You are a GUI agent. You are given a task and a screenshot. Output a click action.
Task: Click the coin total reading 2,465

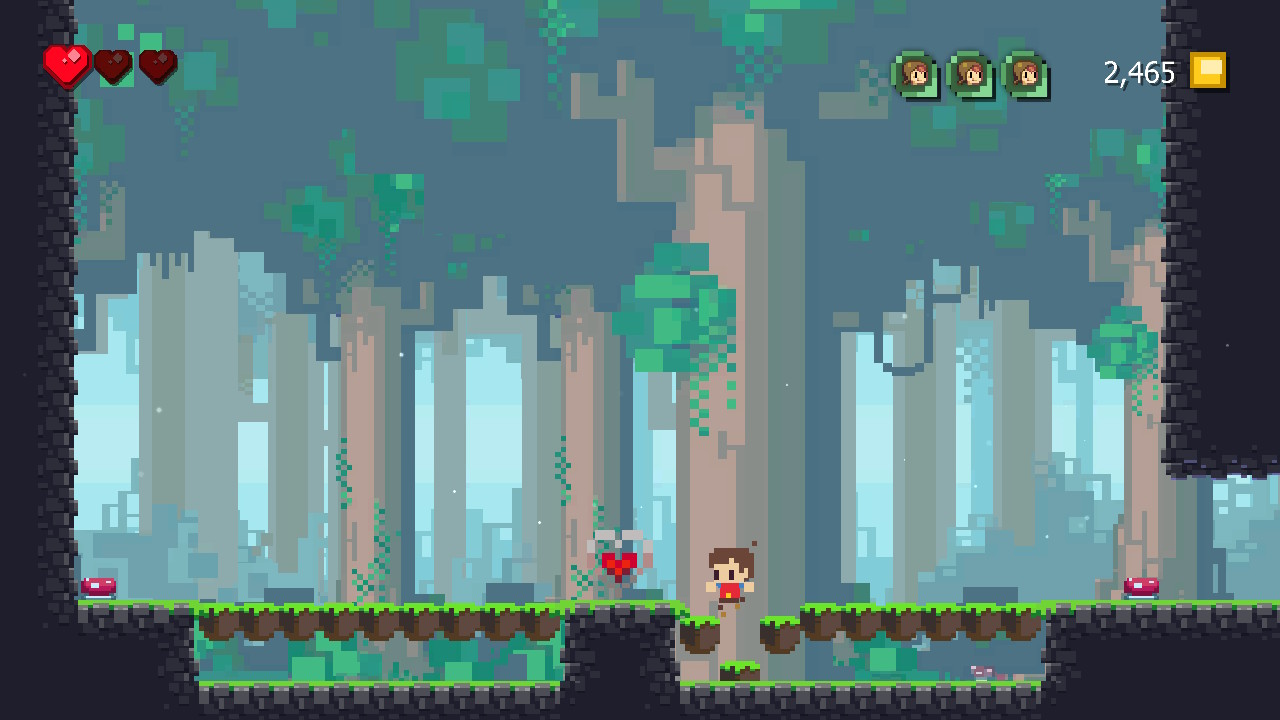(1138, 72)
